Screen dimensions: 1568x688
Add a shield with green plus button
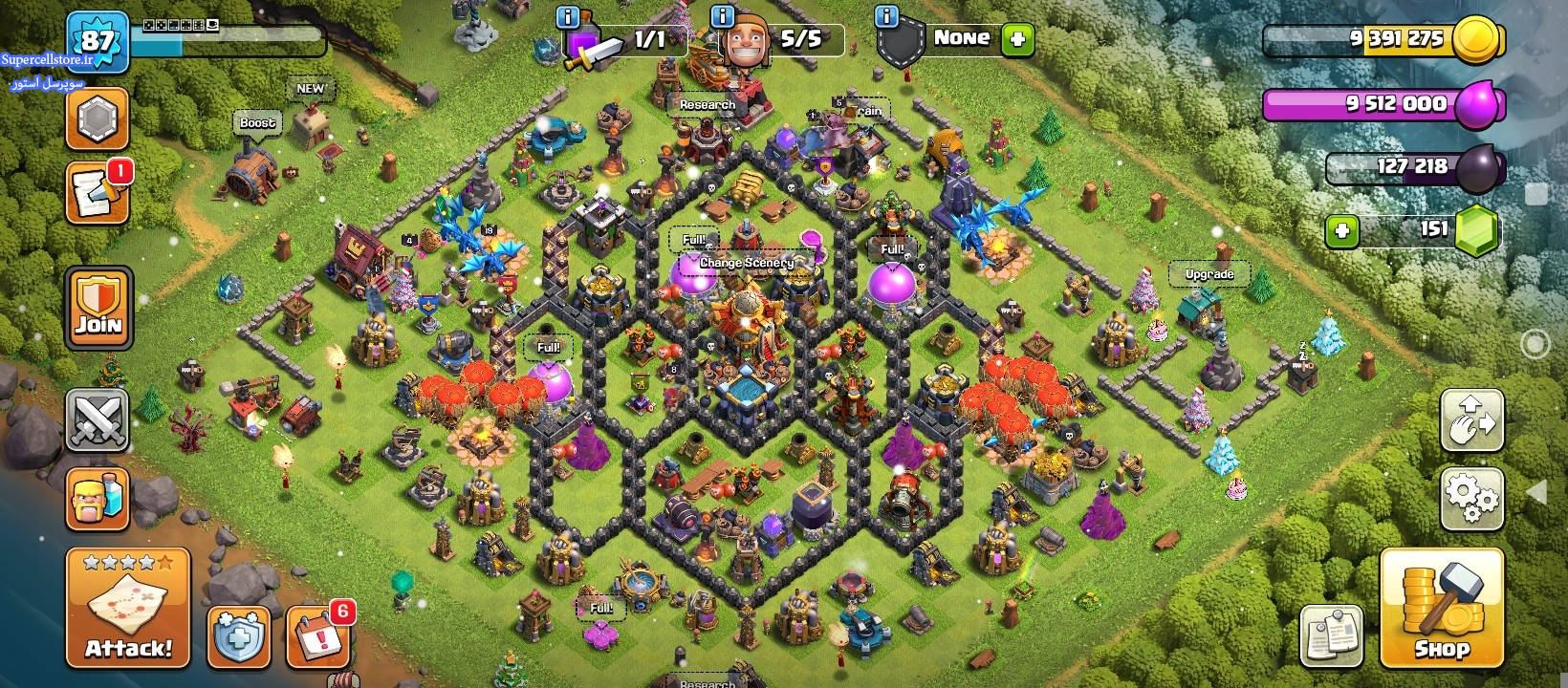[x=1017, y=39]
